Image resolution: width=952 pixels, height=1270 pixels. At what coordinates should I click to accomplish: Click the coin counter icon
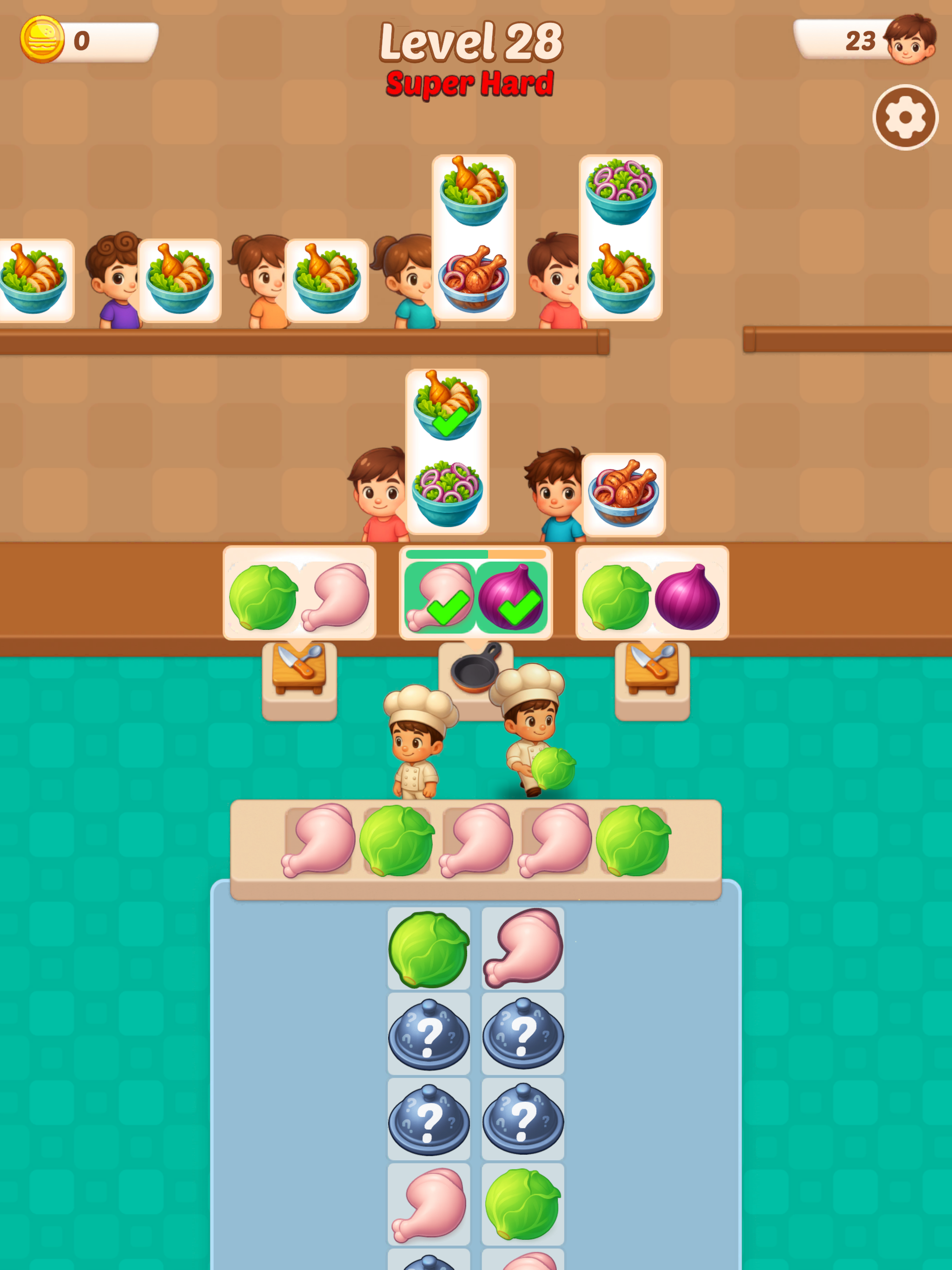(43, 40)
